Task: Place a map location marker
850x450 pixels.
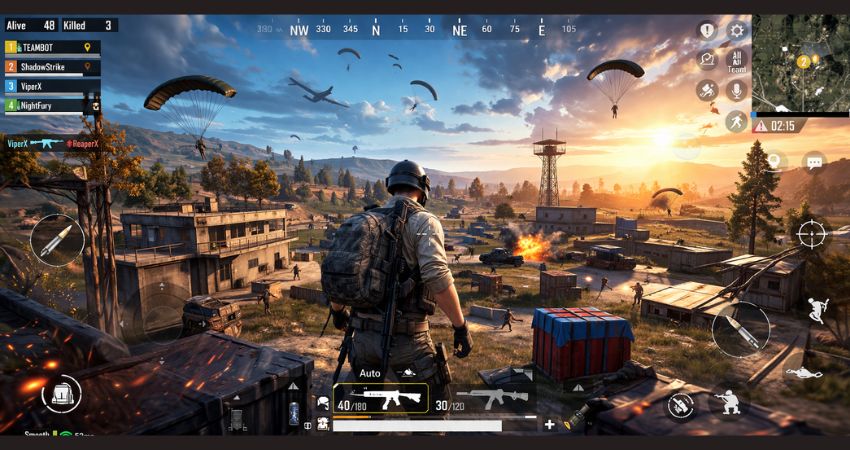Action: pyautogui.click(x=776, y=161)
